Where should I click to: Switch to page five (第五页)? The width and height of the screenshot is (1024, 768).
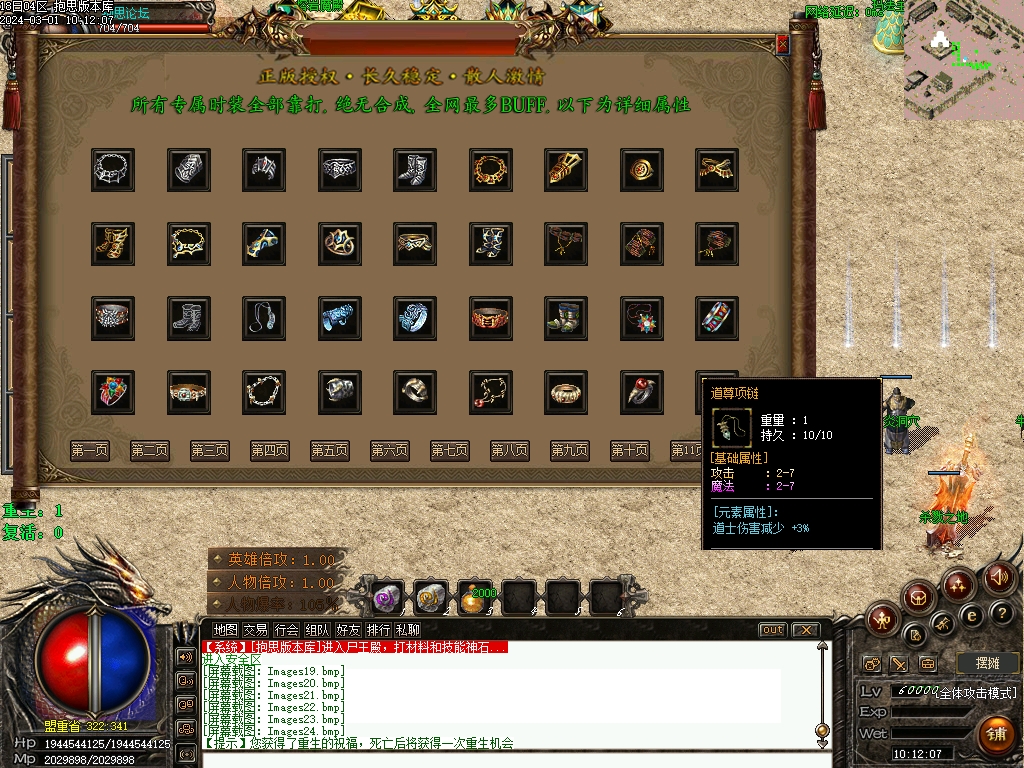click(x=330, y=451)
